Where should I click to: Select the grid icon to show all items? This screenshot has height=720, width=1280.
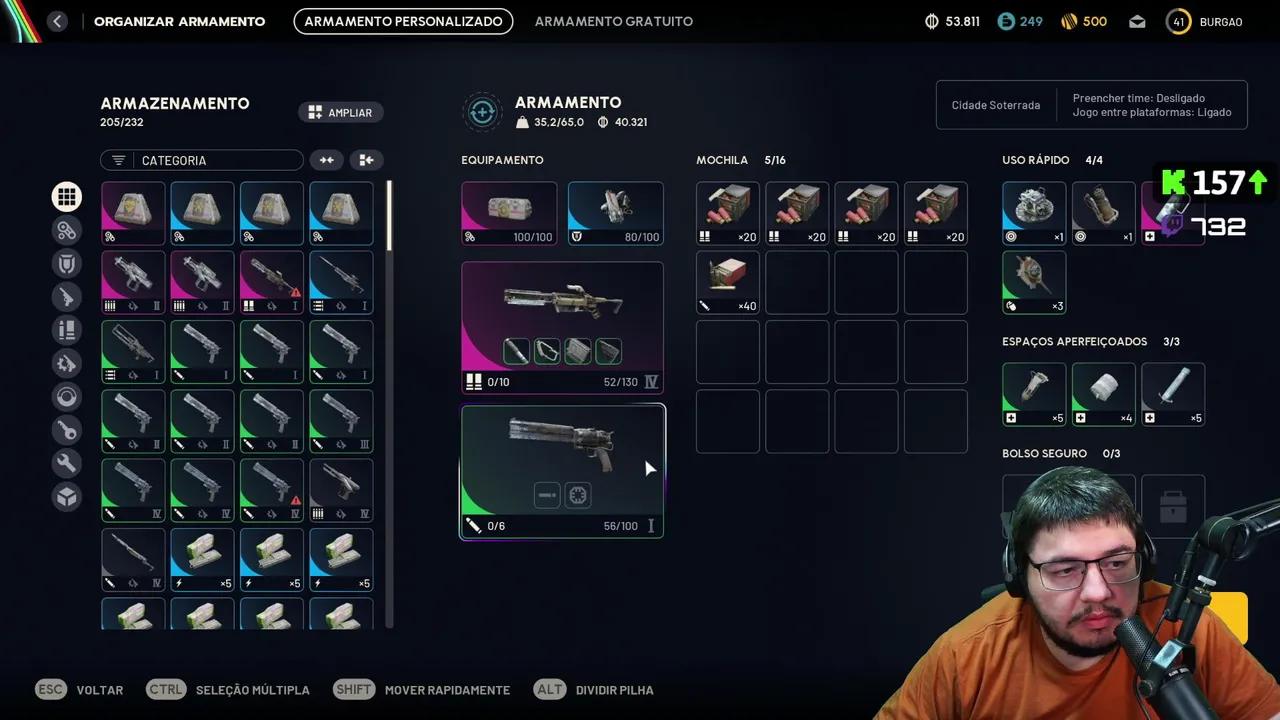click(x=67, y=196)
